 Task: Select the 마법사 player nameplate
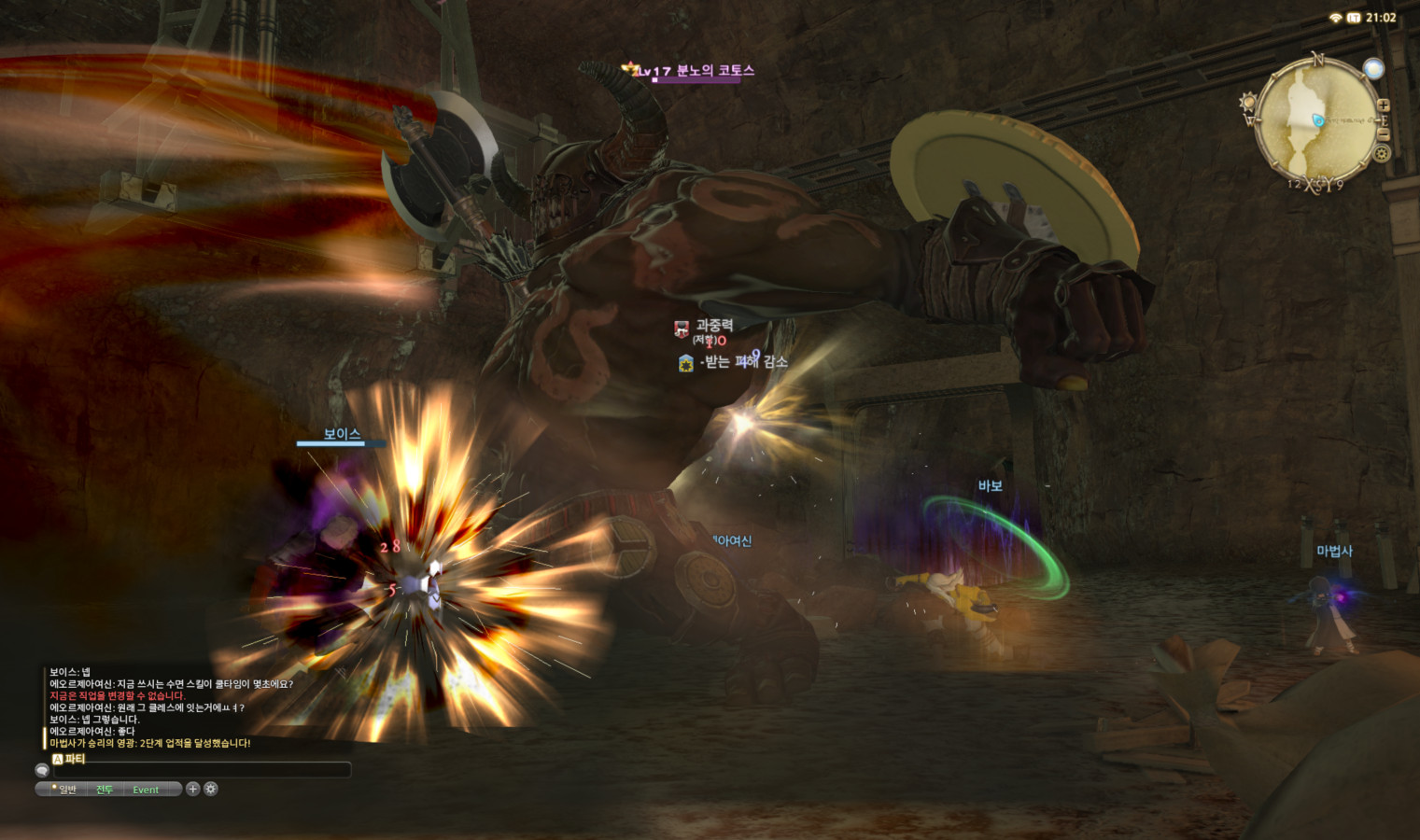(1334, 552)
